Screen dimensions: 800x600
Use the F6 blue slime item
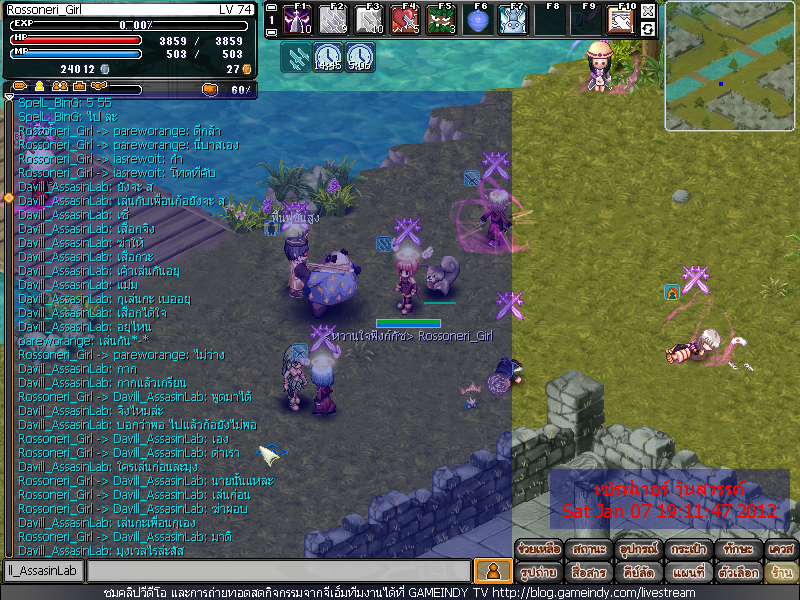point(477,20)
